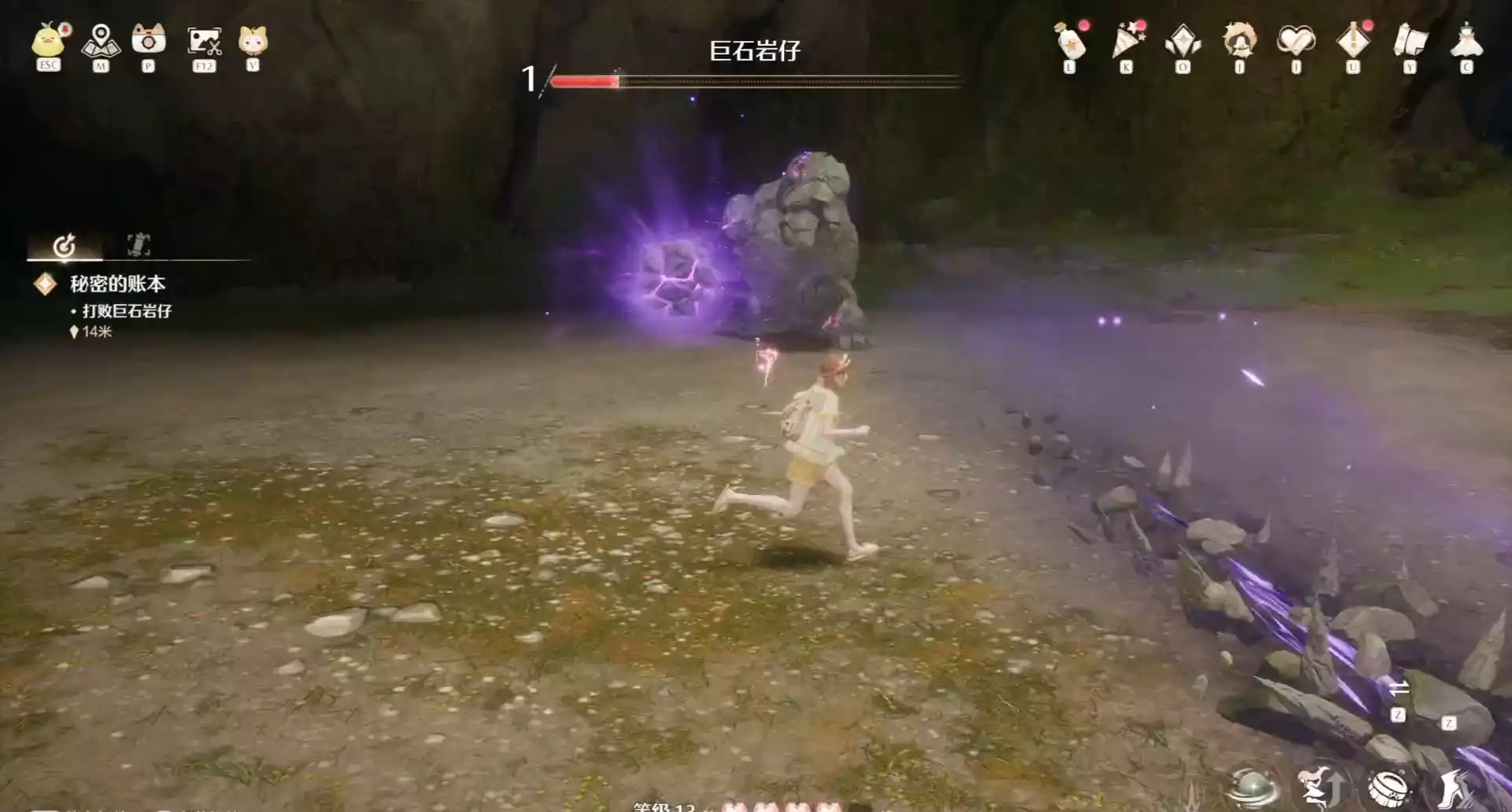Select the camera/photo mode icon labeled P
Viewport: 1512px width, 812px height.
(150, 41)
